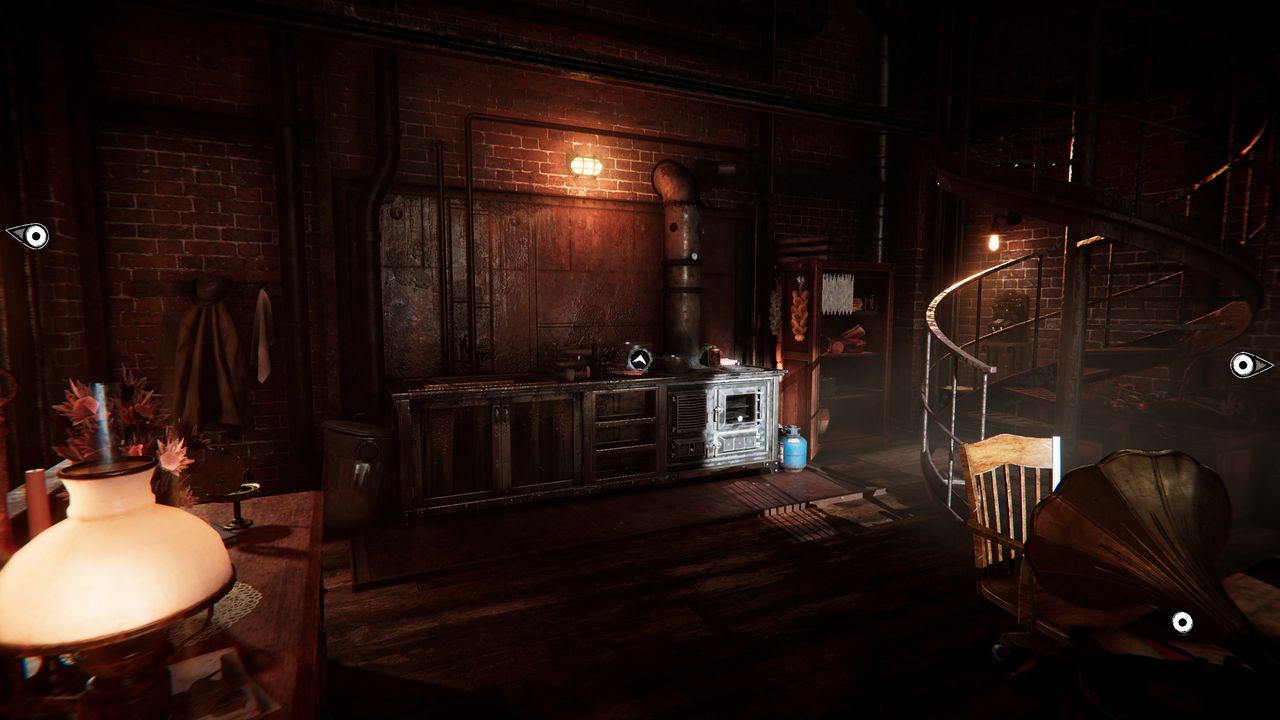Select the up-arrow marker above the stove
The height and width of the screenshot is (720, 1280).
(x=639, y=358)
